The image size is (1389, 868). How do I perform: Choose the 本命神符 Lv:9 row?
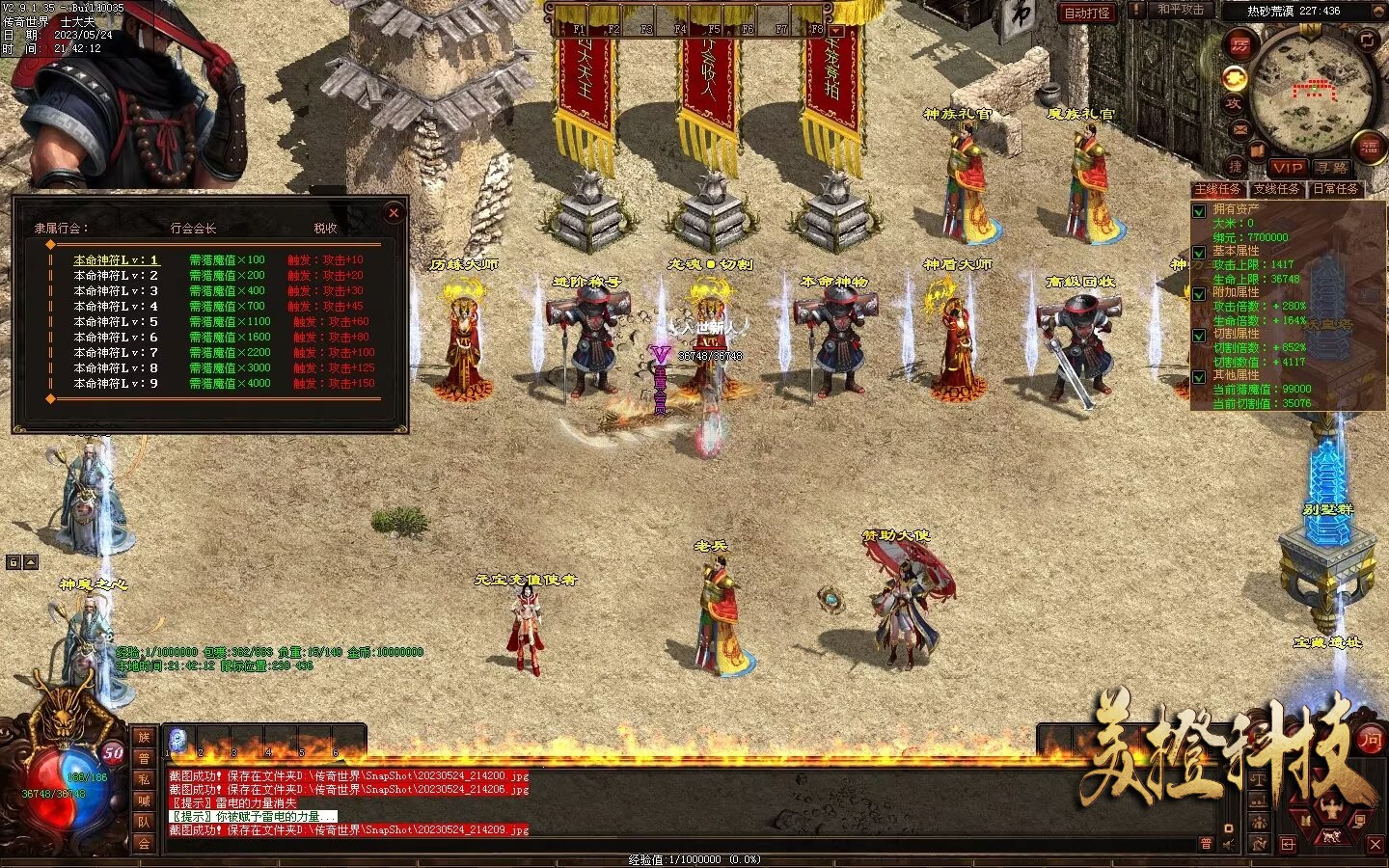[116, 383]
